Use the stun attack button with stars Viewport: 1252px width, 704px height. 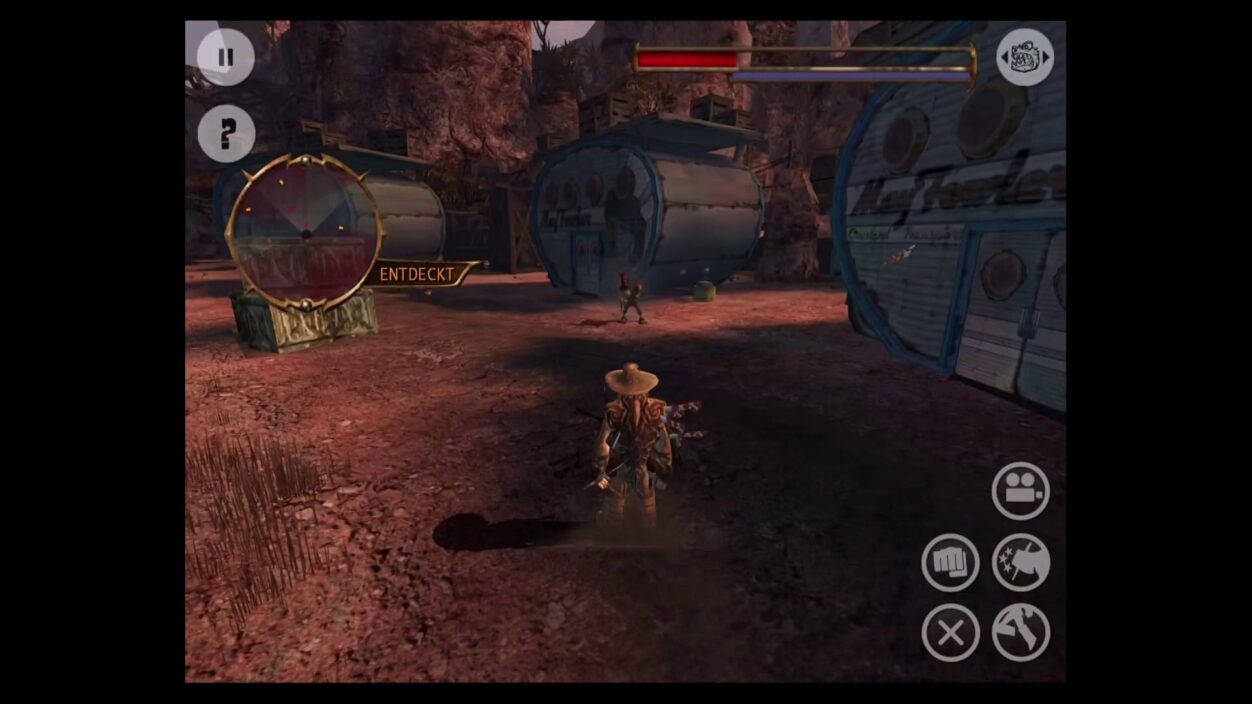click(x=1020, y=563)
